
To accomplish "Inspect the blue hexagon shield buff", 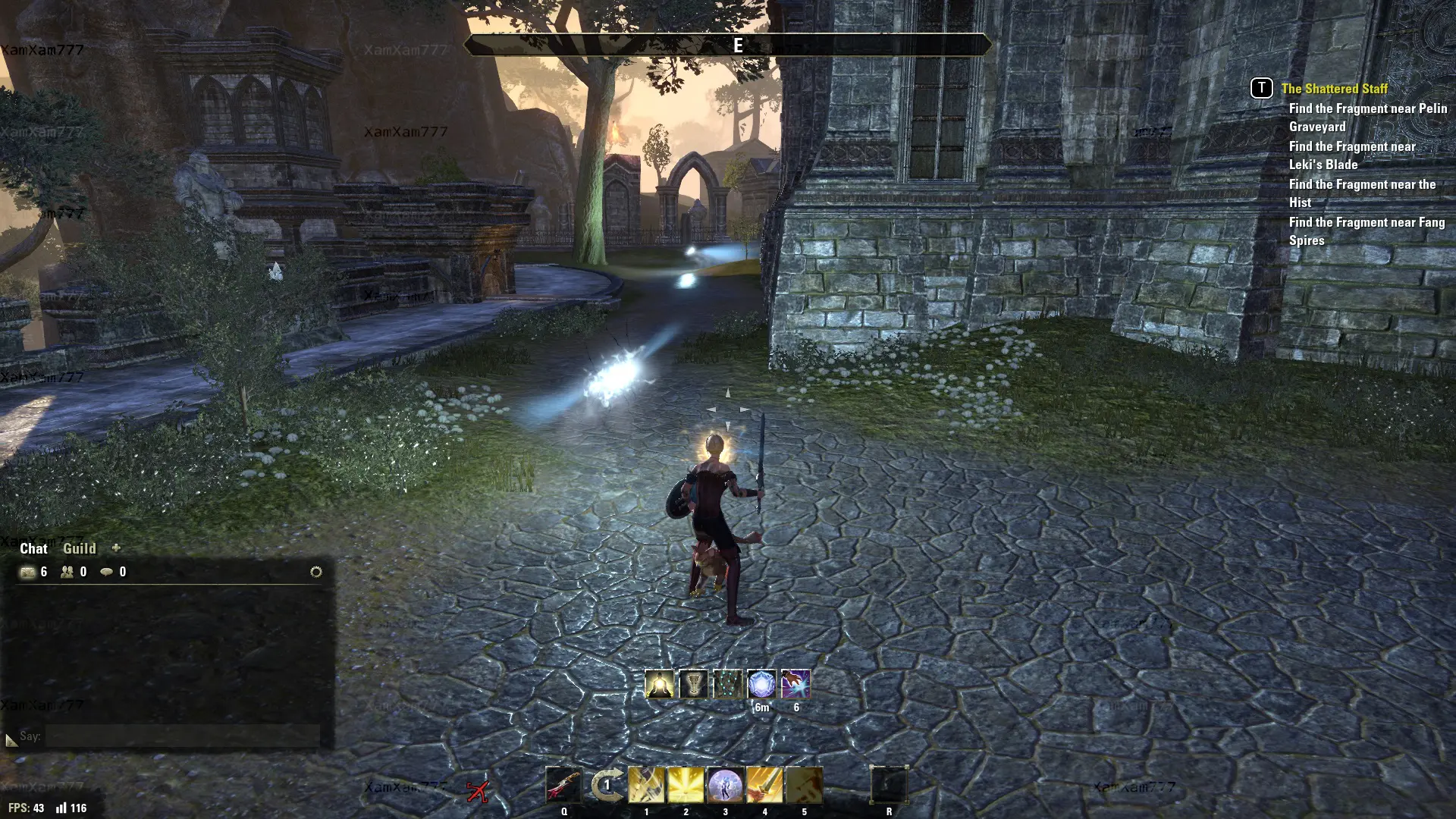I will [761, 684].
